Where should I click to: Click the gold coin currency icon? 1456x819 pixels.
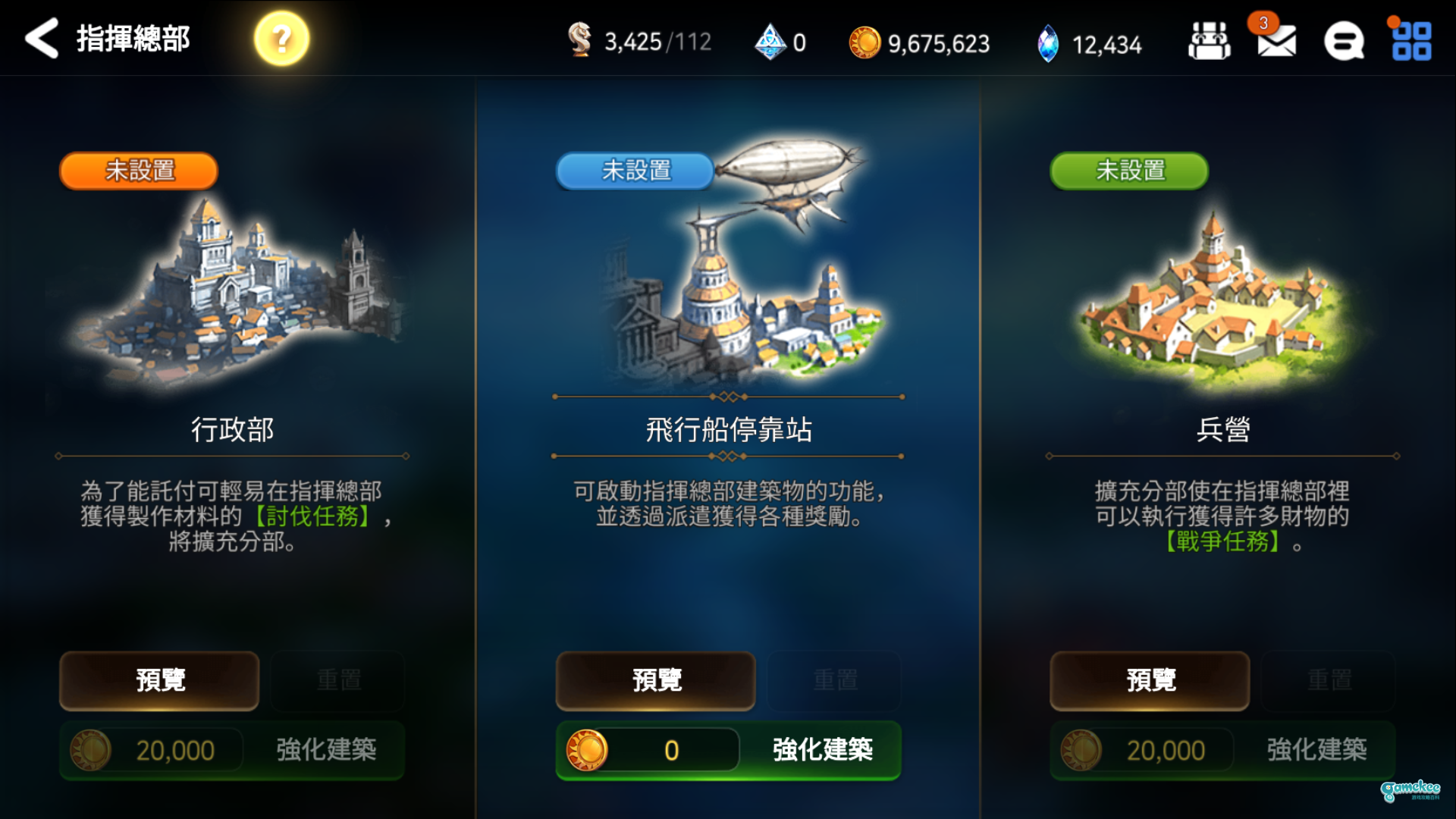click(867, 43)
